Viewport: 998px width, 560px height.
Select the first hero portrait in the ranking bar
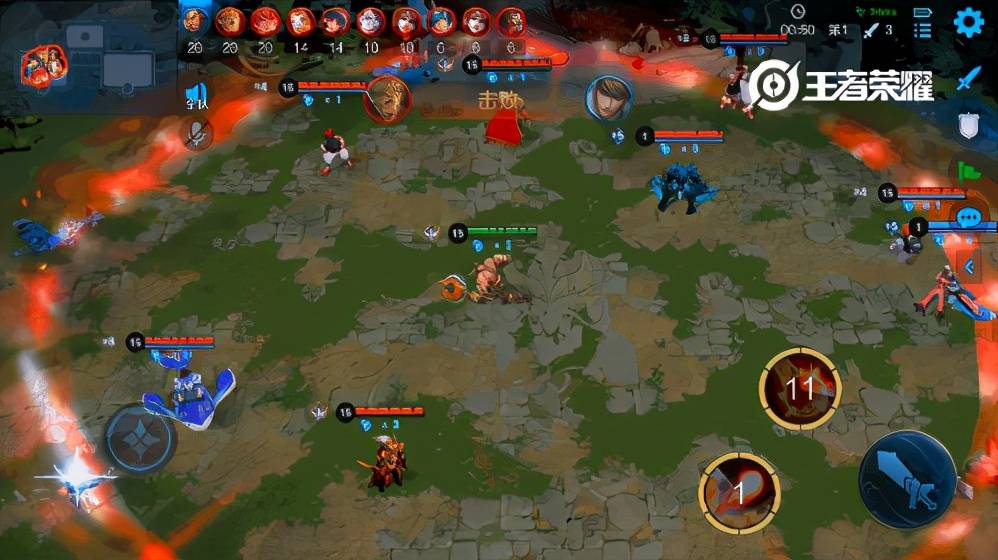click(x=195, y=20)
